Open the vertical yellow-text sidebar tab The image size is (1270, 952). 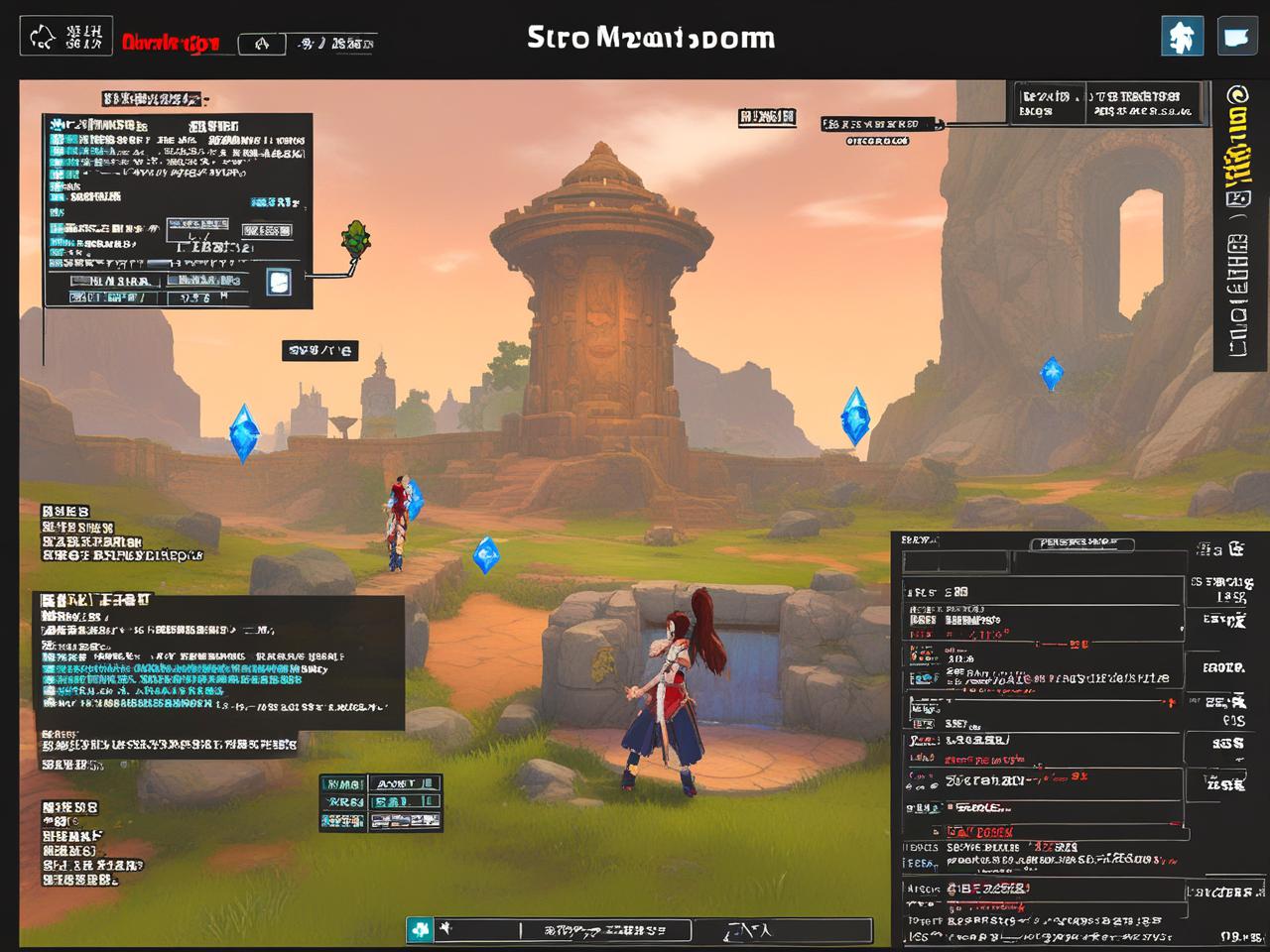click(1238, 149)
